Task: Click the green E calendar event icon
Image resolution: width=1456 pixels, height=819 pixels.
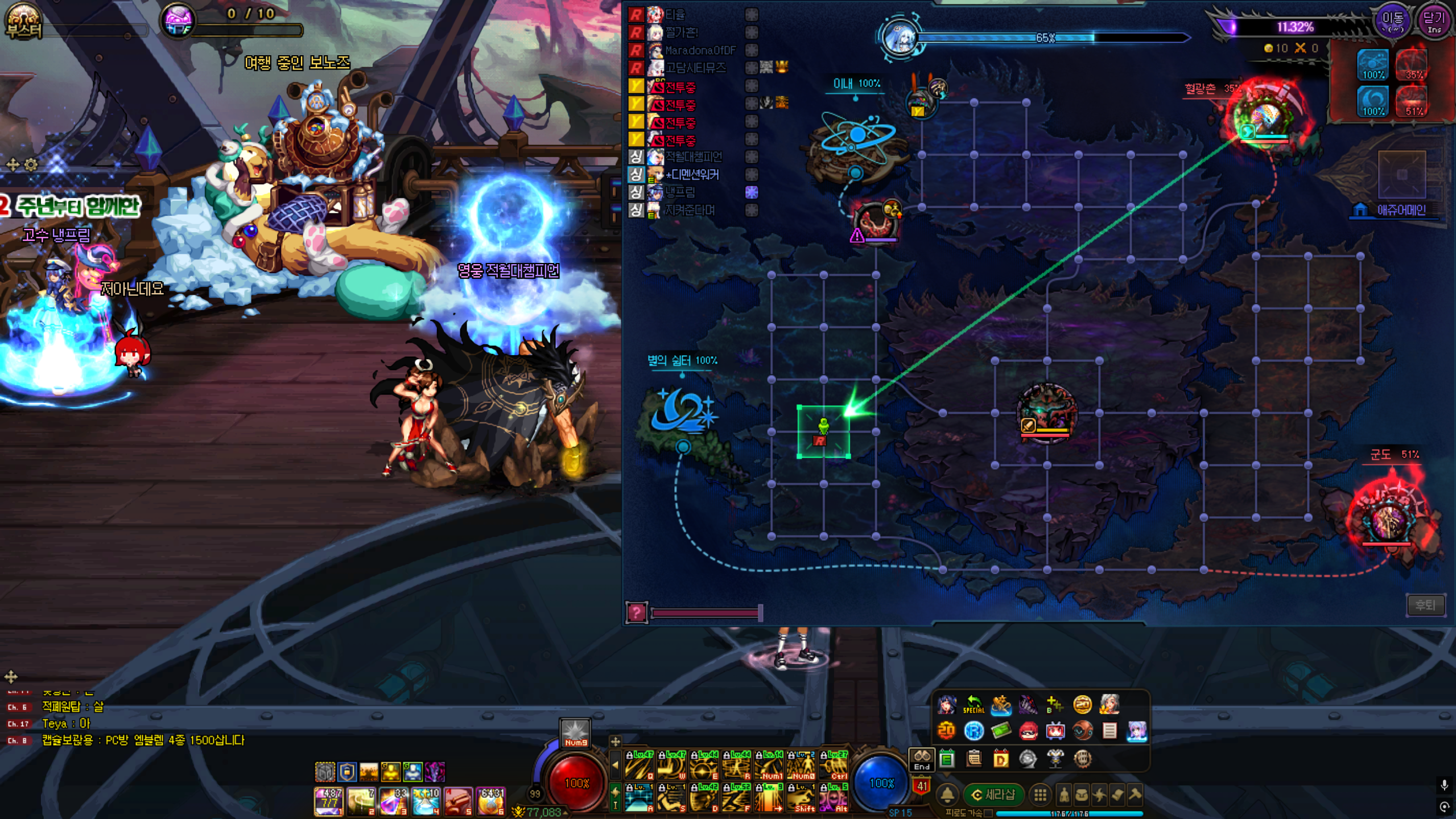Action: (947, 759)
